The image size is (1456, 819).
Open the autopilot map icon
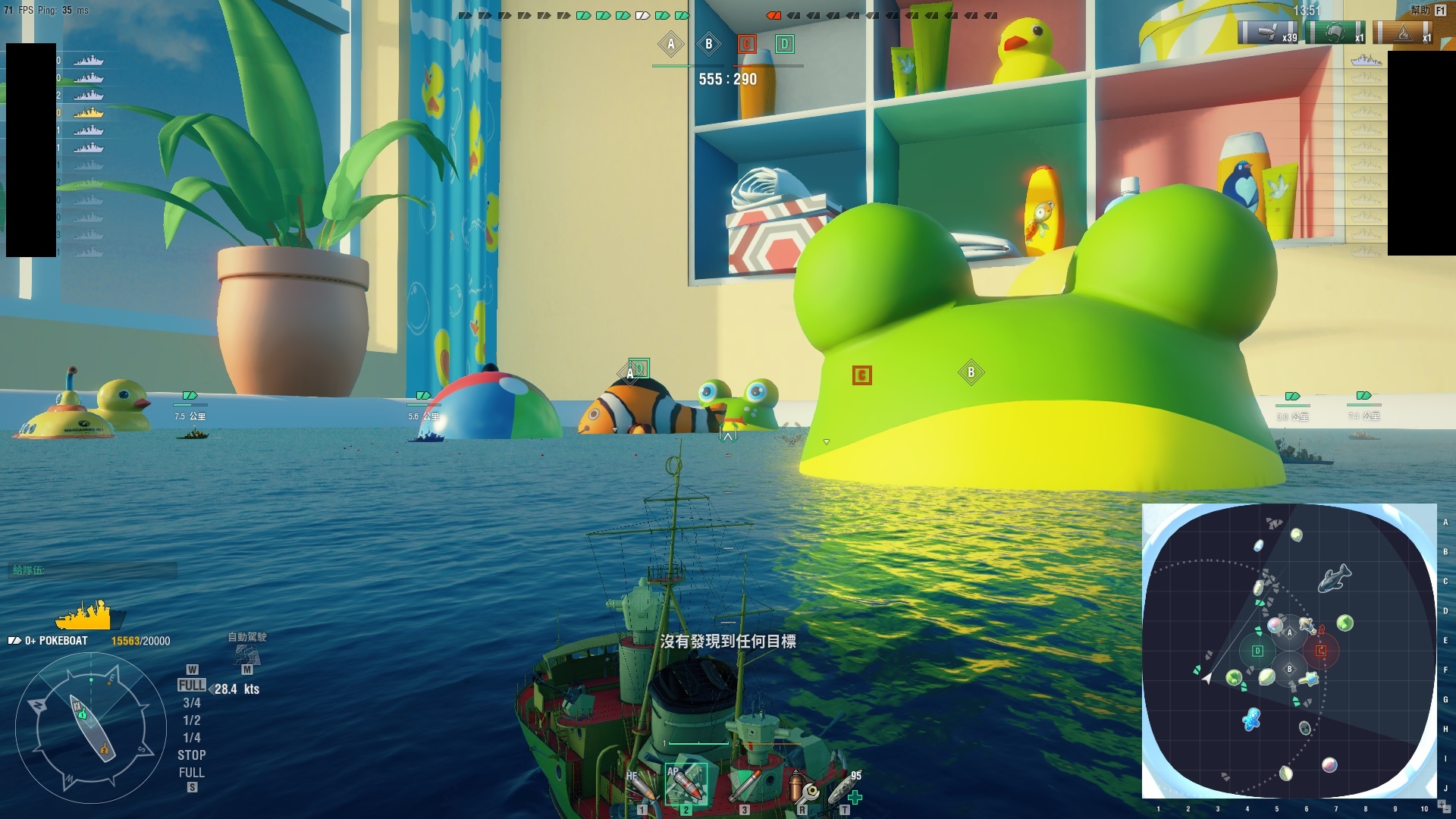[246, 654]
